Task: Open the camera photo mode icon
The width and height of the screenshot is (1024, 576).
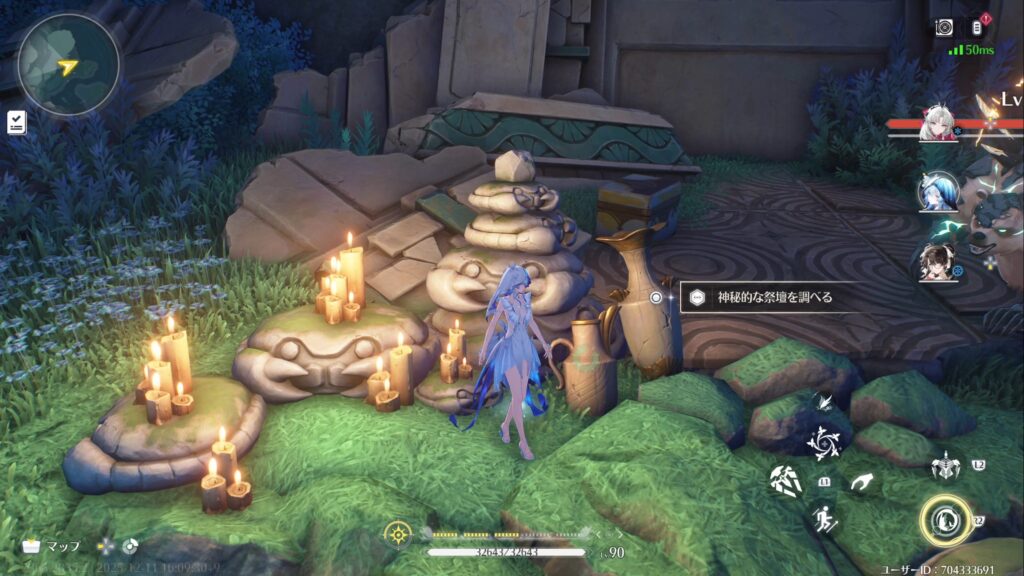Action: pos(944,27)
